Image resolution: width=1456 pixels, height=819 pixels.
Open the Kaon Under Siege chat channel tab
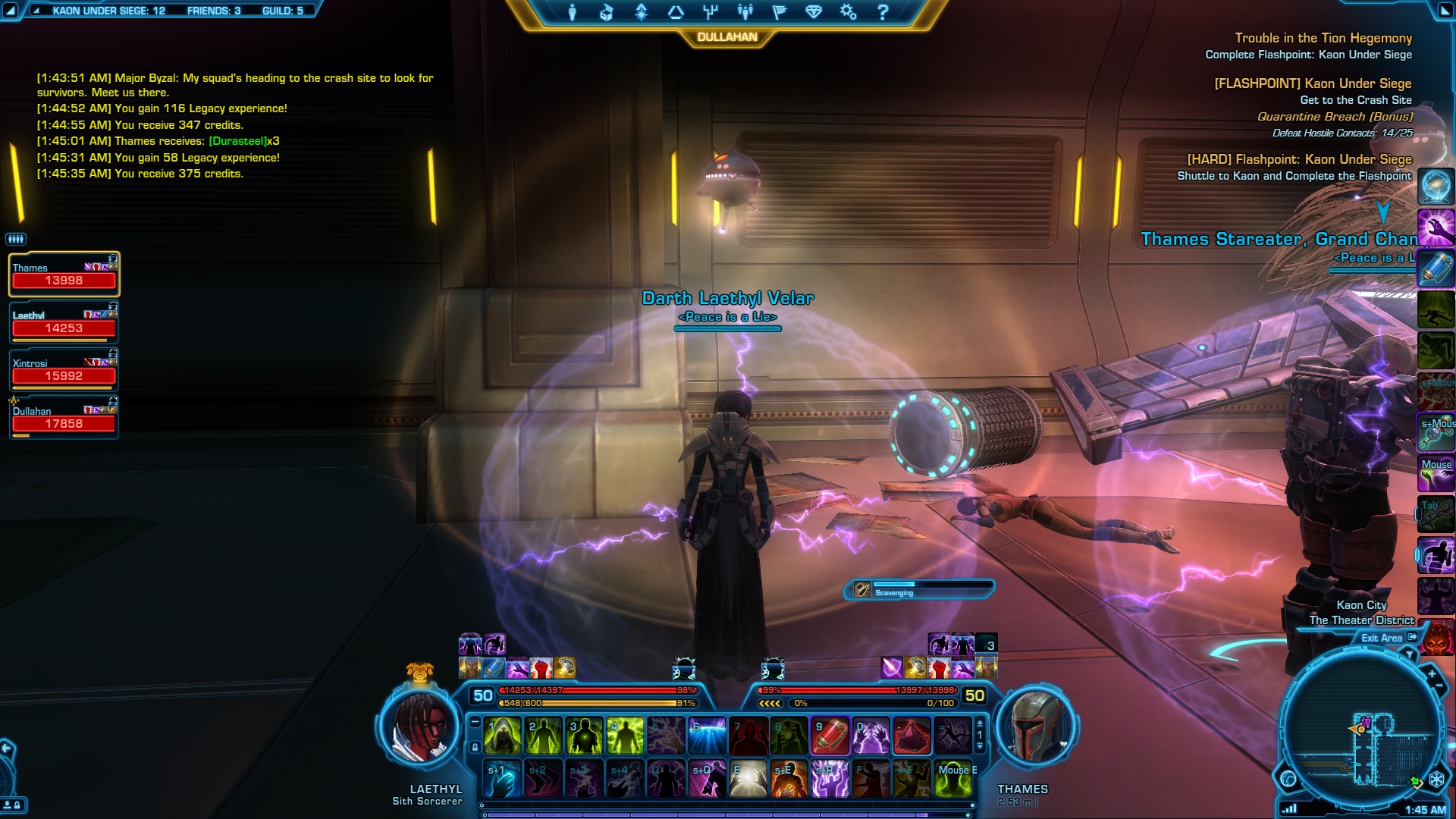coord(108,11)
